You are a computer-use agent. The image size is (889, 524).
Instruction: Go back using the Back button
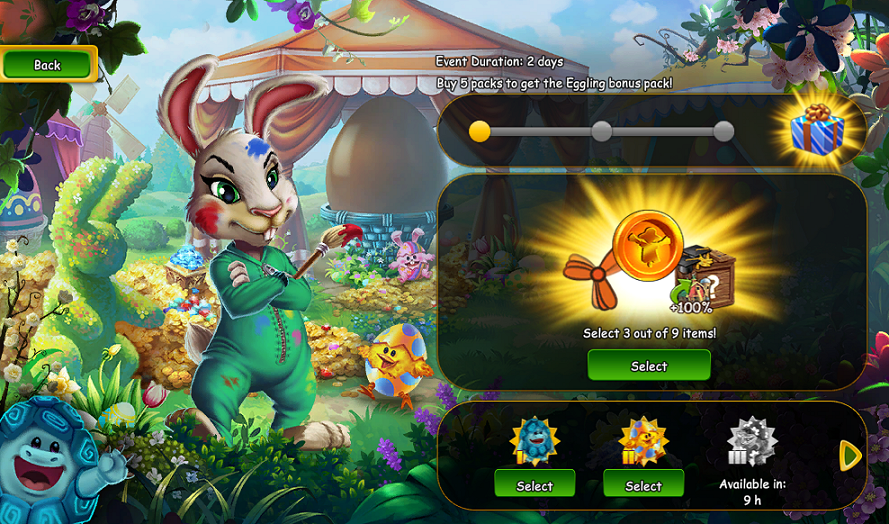[x=48, y=65]
